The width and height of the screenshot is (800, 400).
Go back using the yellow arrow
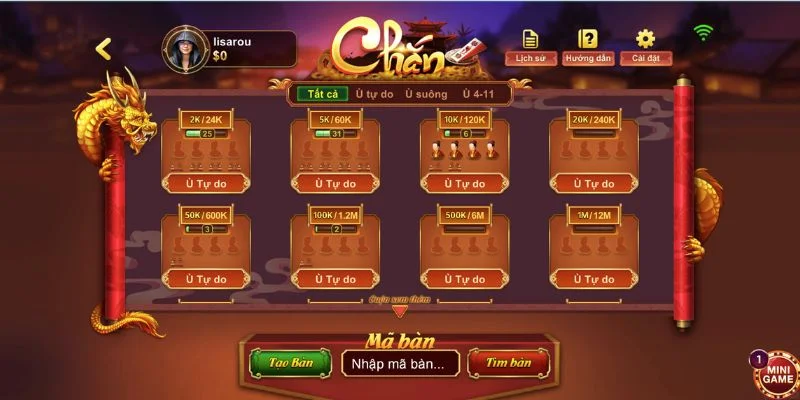pos(103,48)
